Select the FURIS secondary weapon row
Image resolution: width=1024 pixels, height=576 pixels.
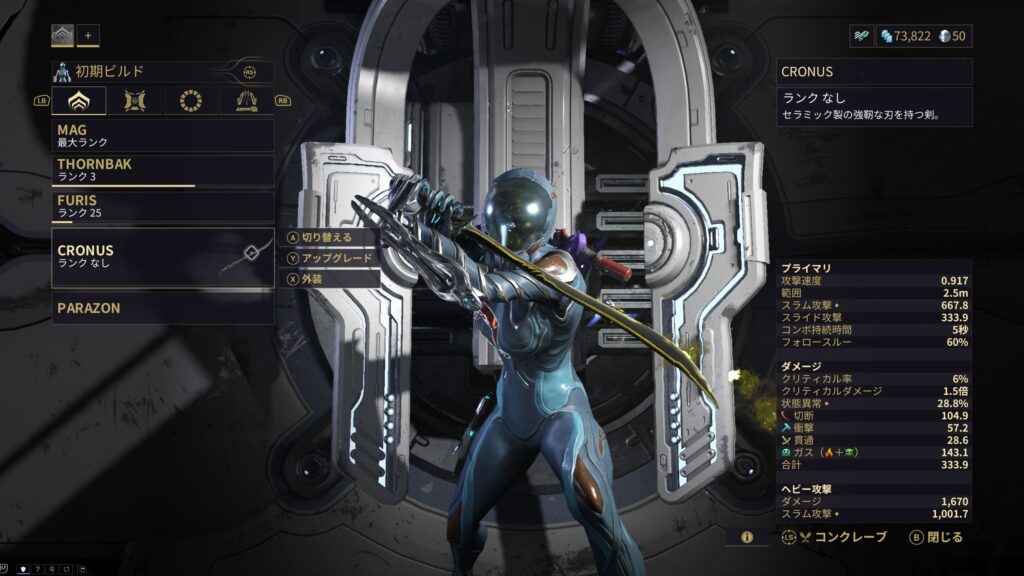tap(162, 206)
